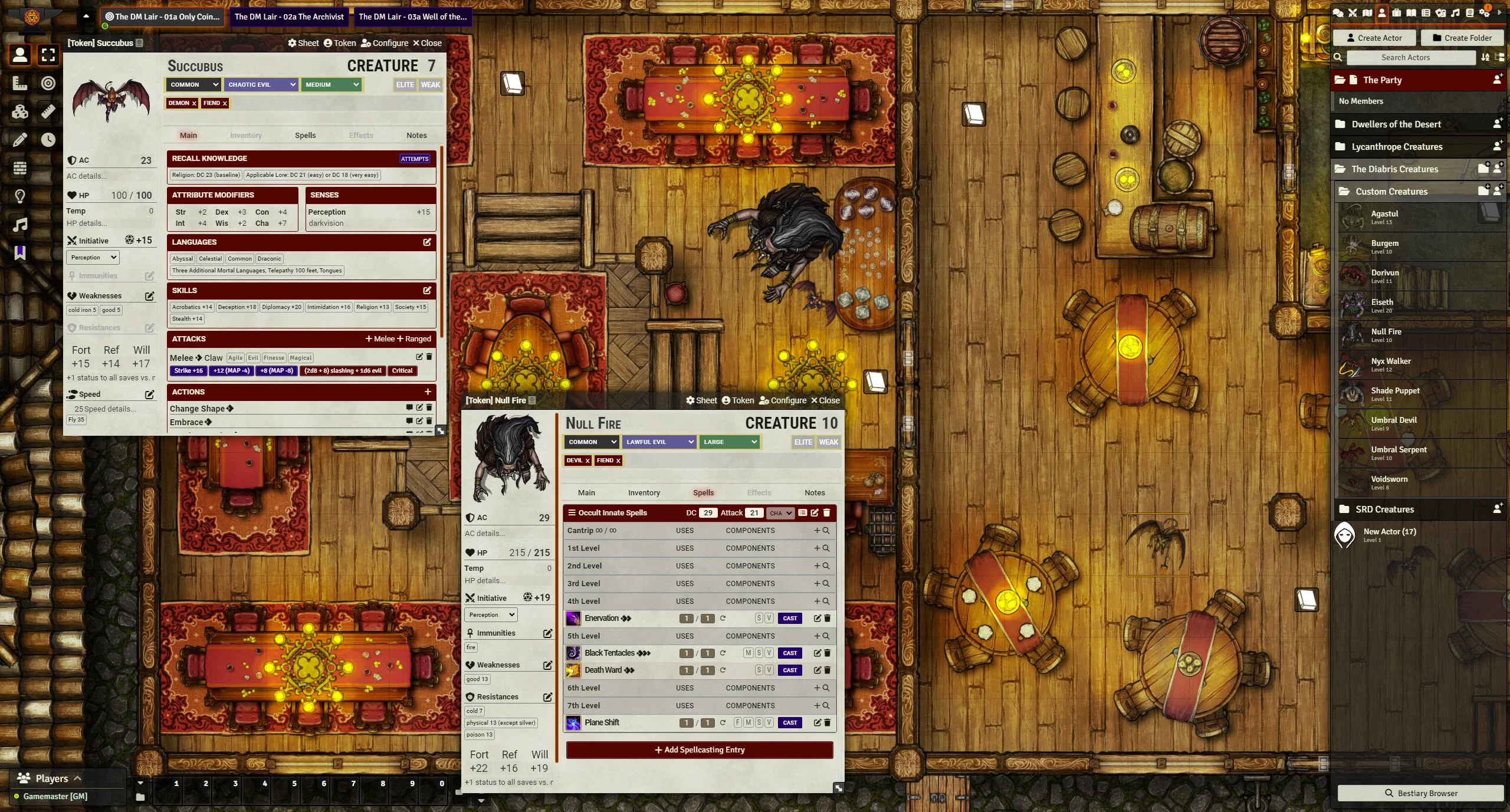Switch to Null Fire's Inventory tab

coord(644,493)
